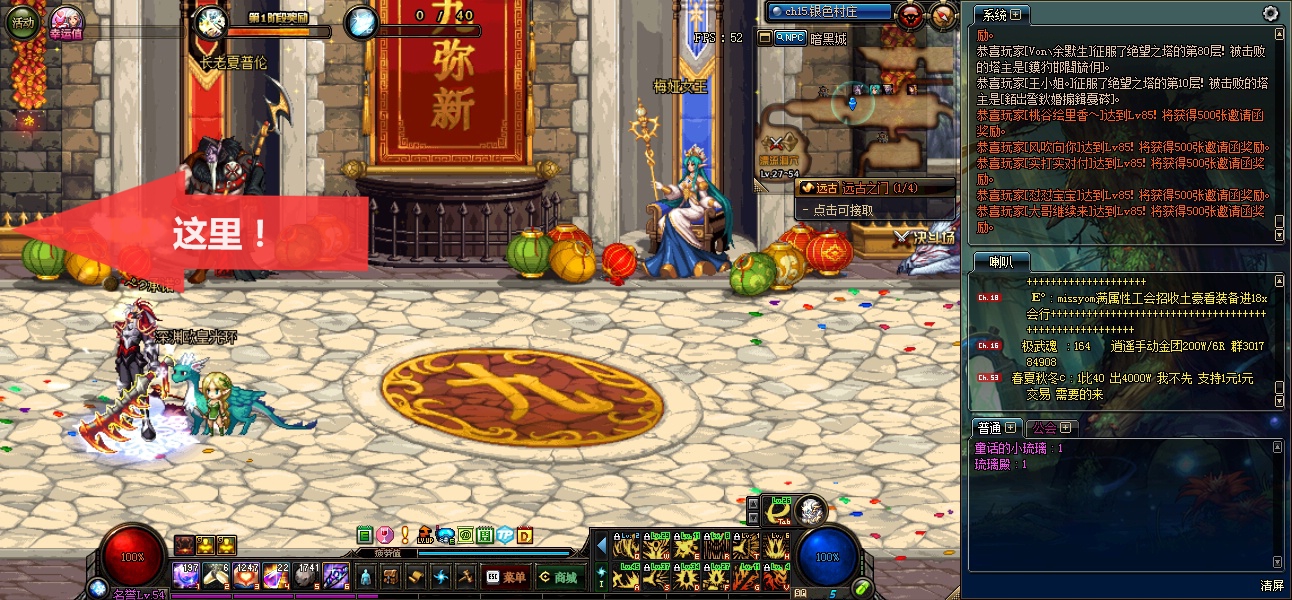The height and width of the screenshot is (600, 1292).
Task: Open the 商城 shop
Action: [x=558, y=576]
